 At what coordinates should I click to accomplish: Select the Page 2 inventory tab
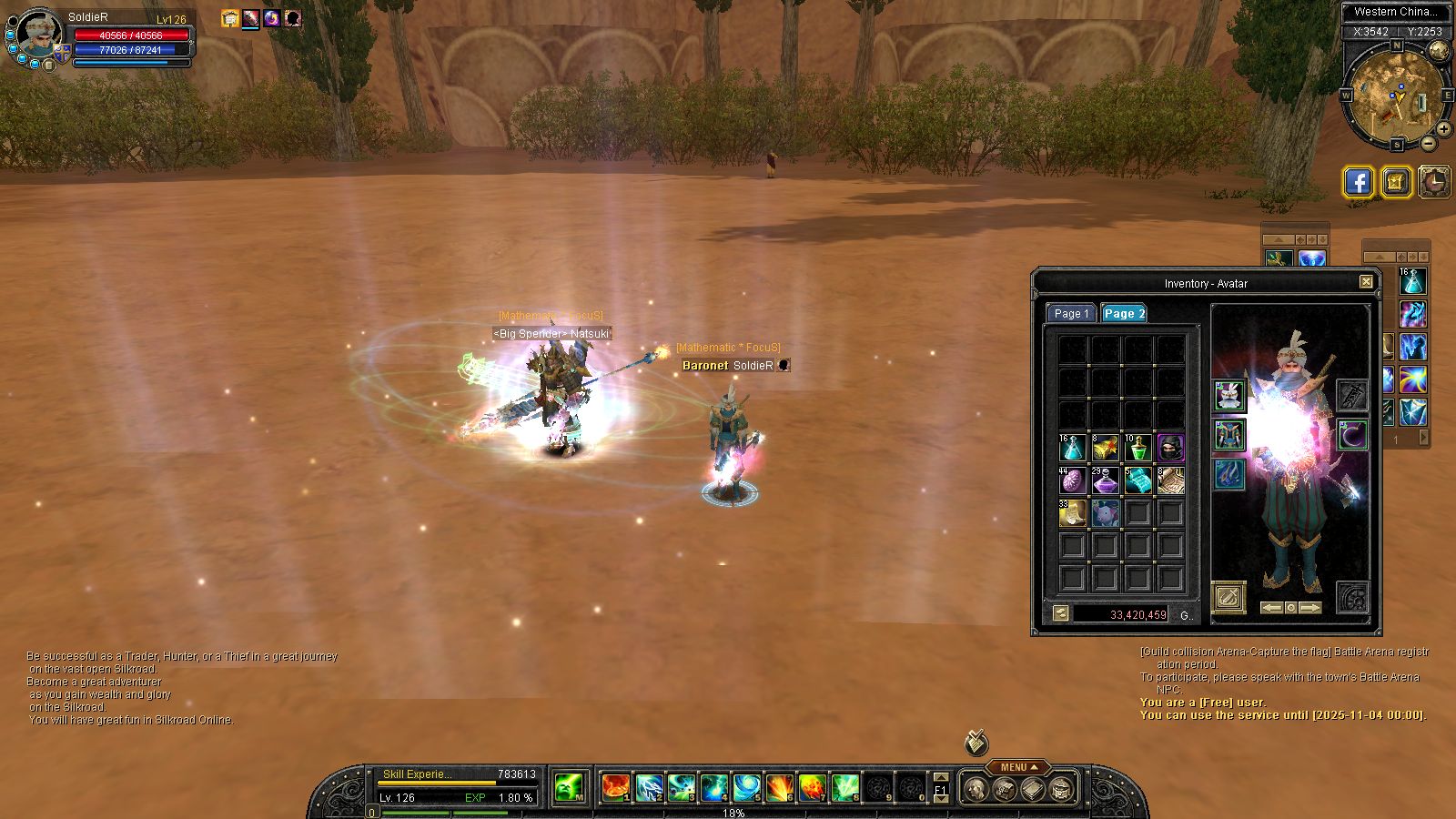coord(1124,313)
